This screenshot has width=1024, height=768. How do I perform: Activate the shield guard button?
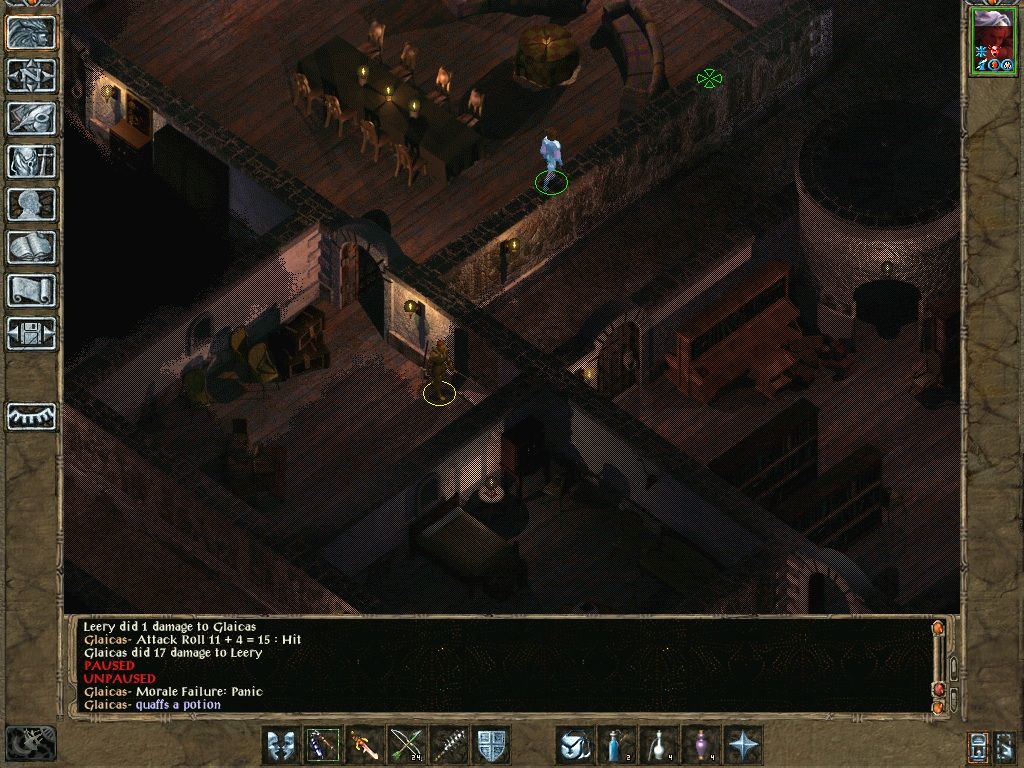coord(491,745)
